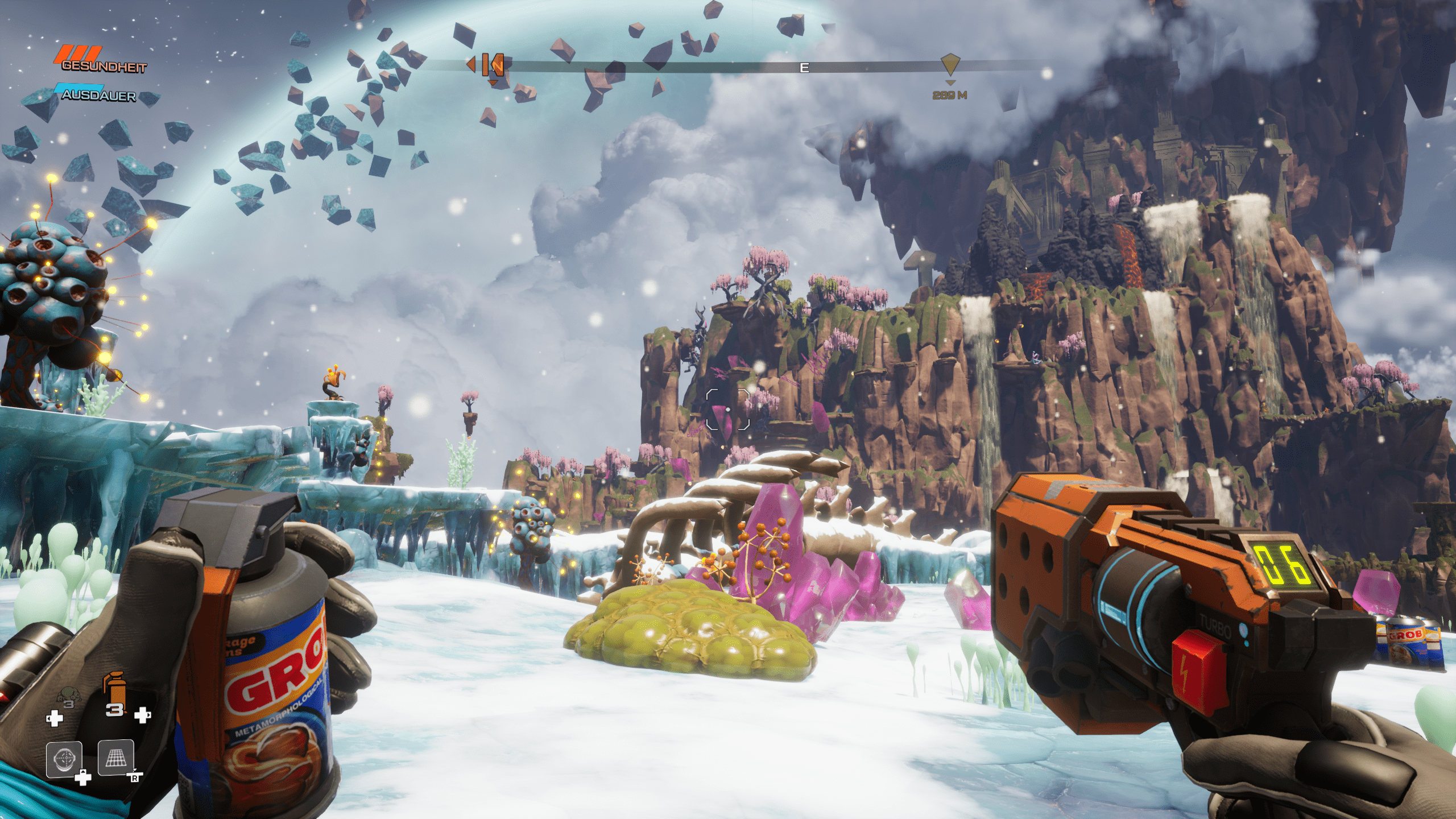This screenshot has width=1456, height=819.
Task: Choose the greyed-out blob bait item icon
Action: [69, 696]
